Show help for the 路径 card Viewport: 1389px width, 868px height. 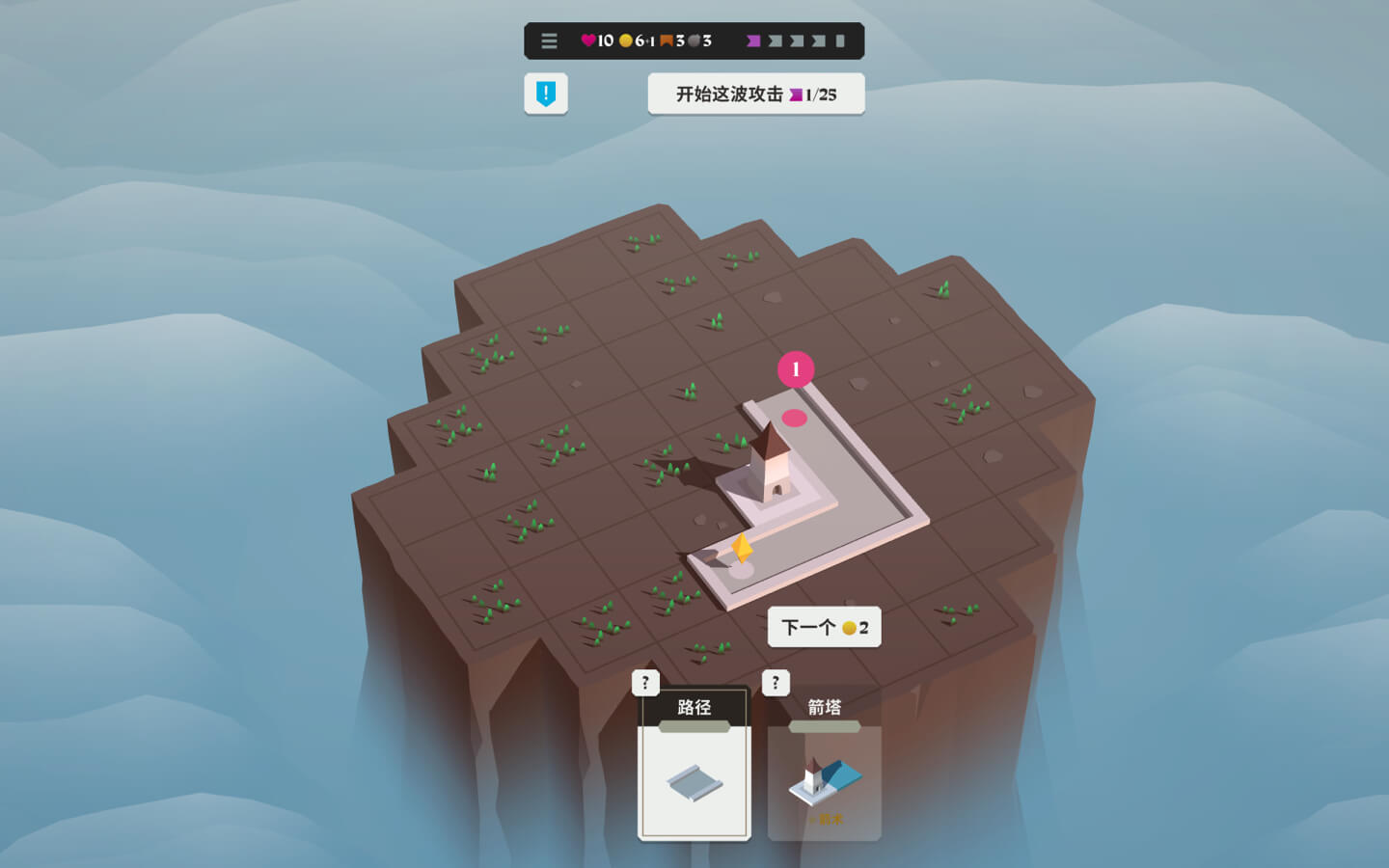pyautogui.click(x=645, y=683)
